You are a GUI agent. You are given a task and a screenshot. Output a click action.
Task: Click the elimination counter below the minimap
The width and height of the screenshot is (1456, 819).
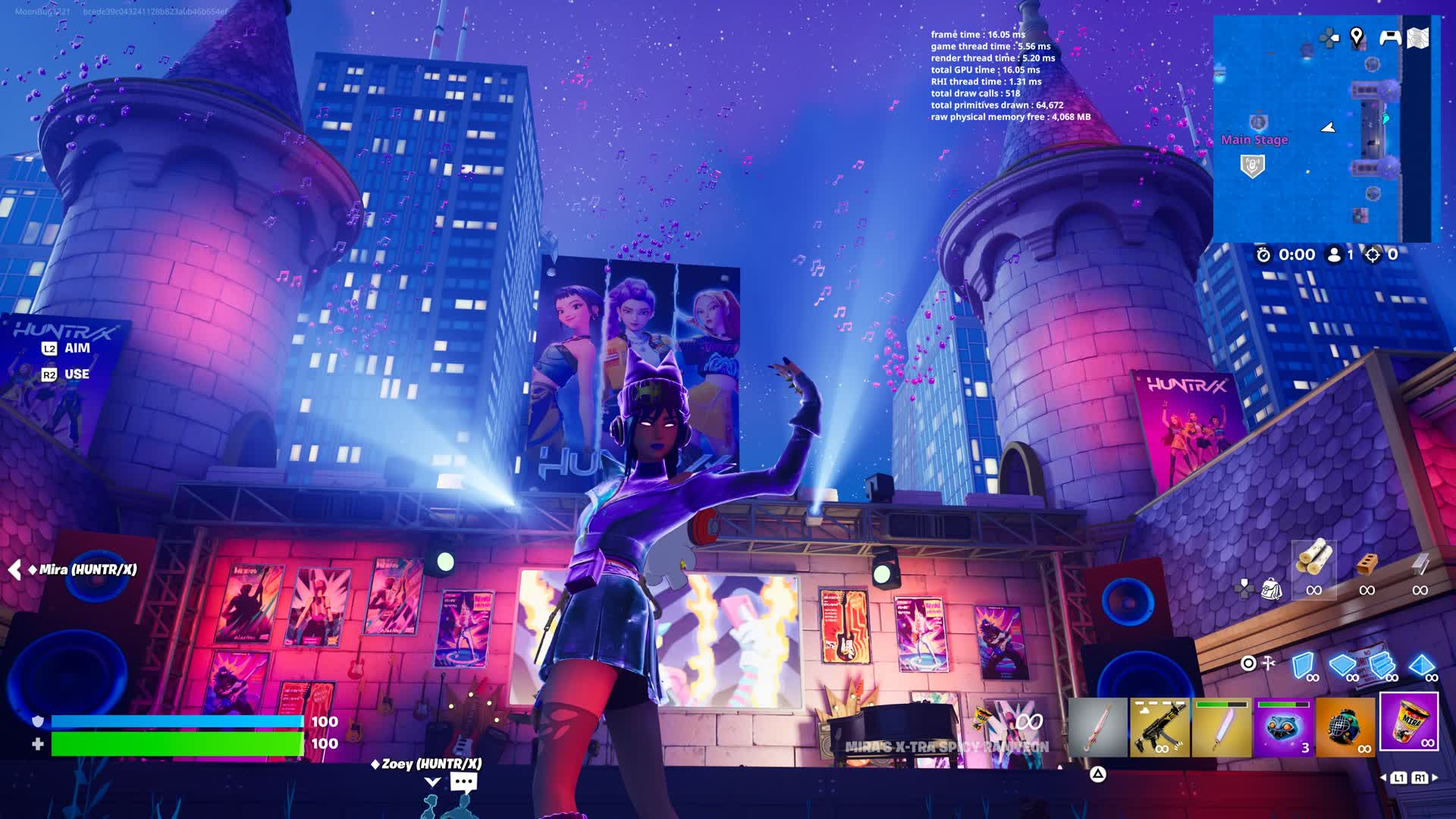(x=1383, y=256)
